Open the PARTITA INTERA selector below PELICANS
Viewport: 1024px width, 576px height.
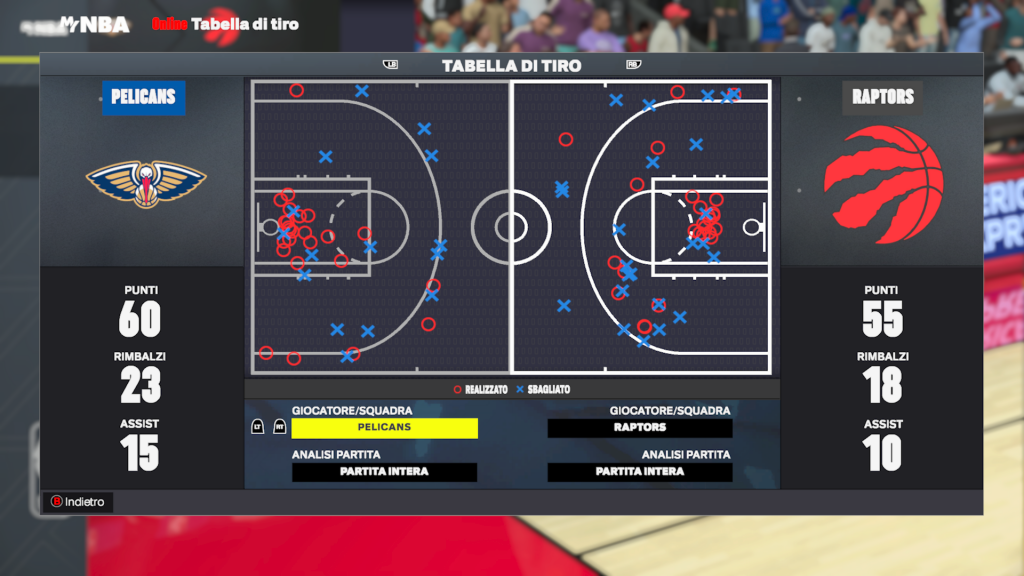(384, 472)
